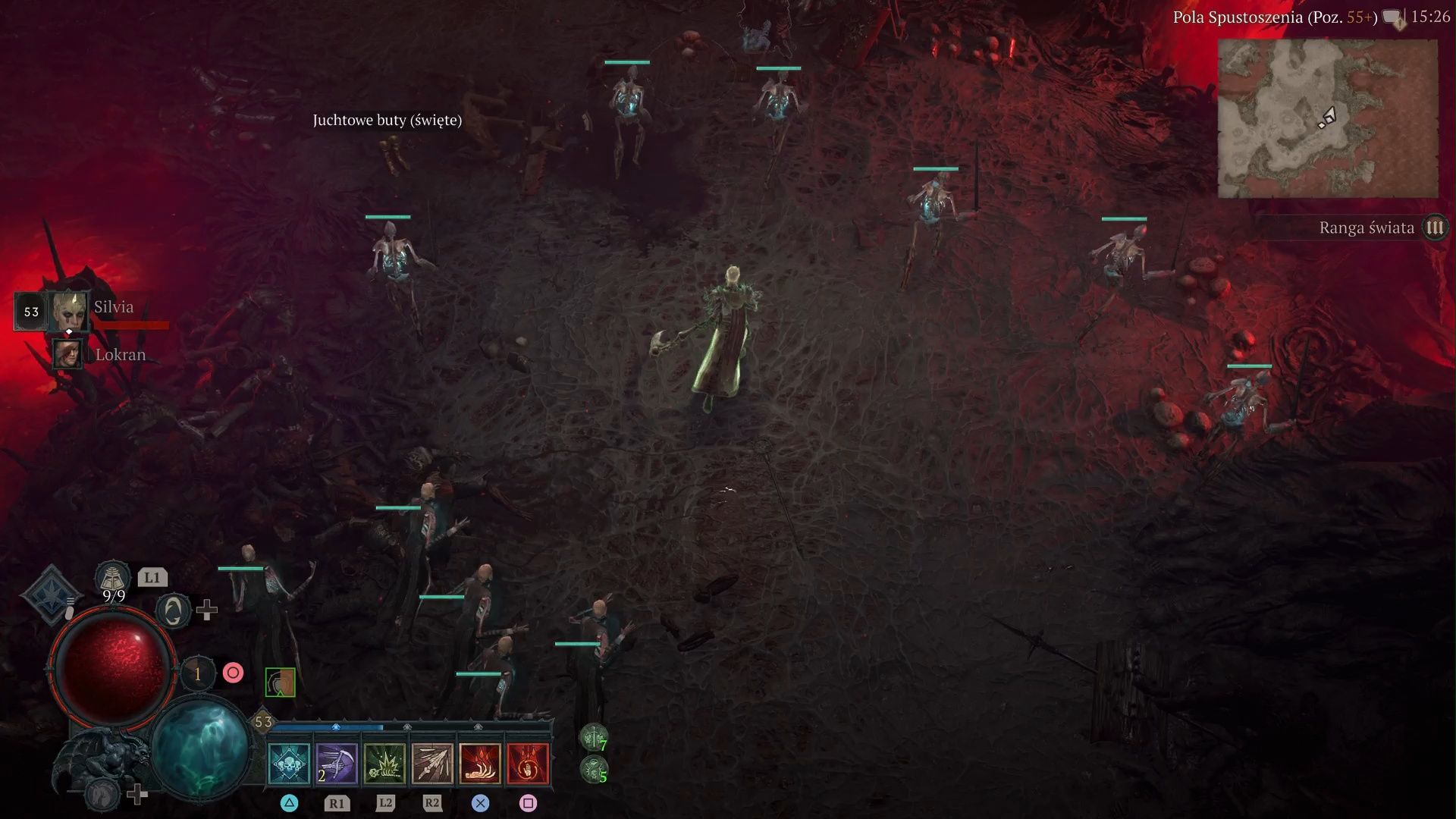
Task: Fire the bone spear skill
Action: tap(432, 763)
